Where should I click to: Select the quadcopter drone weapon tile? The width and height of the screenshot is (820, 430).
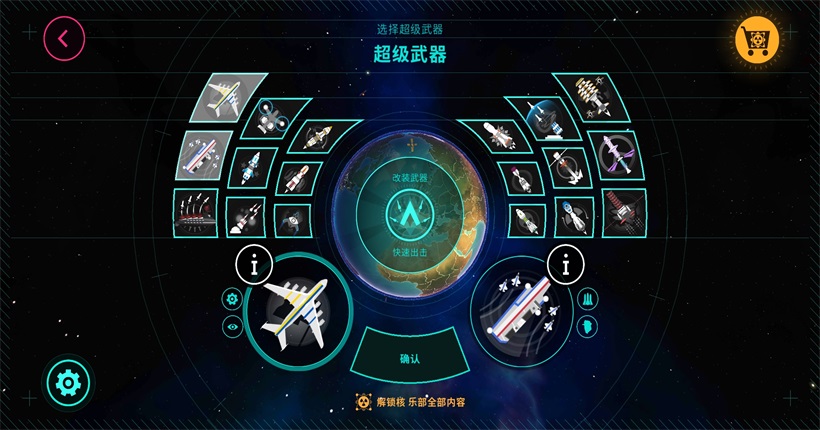(x=268, y=118)
